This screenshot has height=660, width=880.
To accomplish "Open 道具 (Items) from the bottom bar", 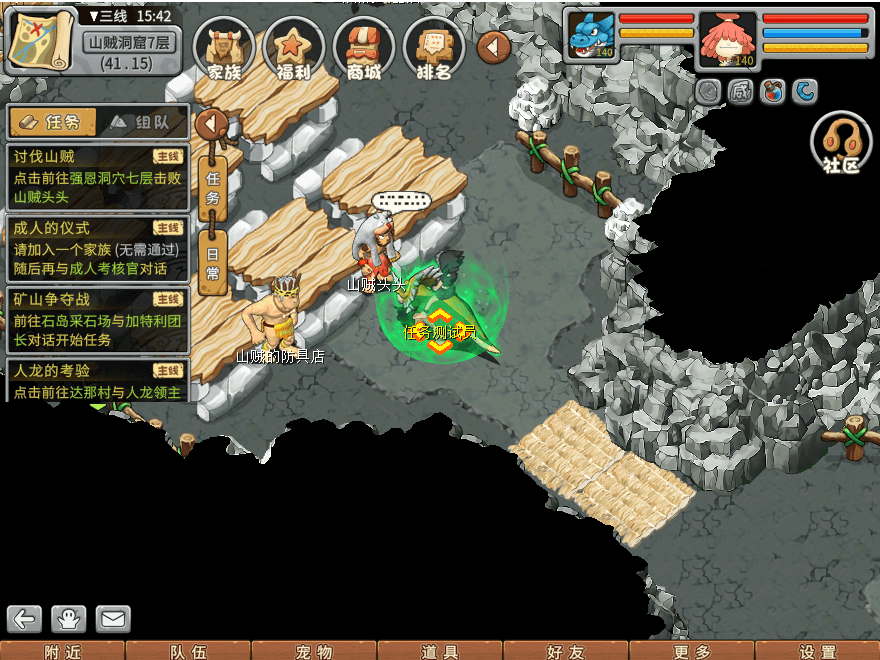I will click(x=440, y=651).
